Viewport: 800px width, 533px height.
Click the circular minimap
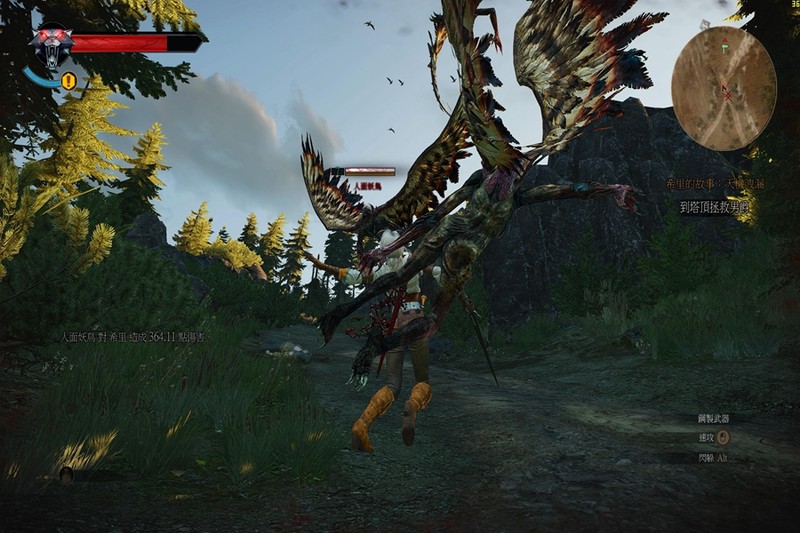pyautogui.click(x=723, y=87)
